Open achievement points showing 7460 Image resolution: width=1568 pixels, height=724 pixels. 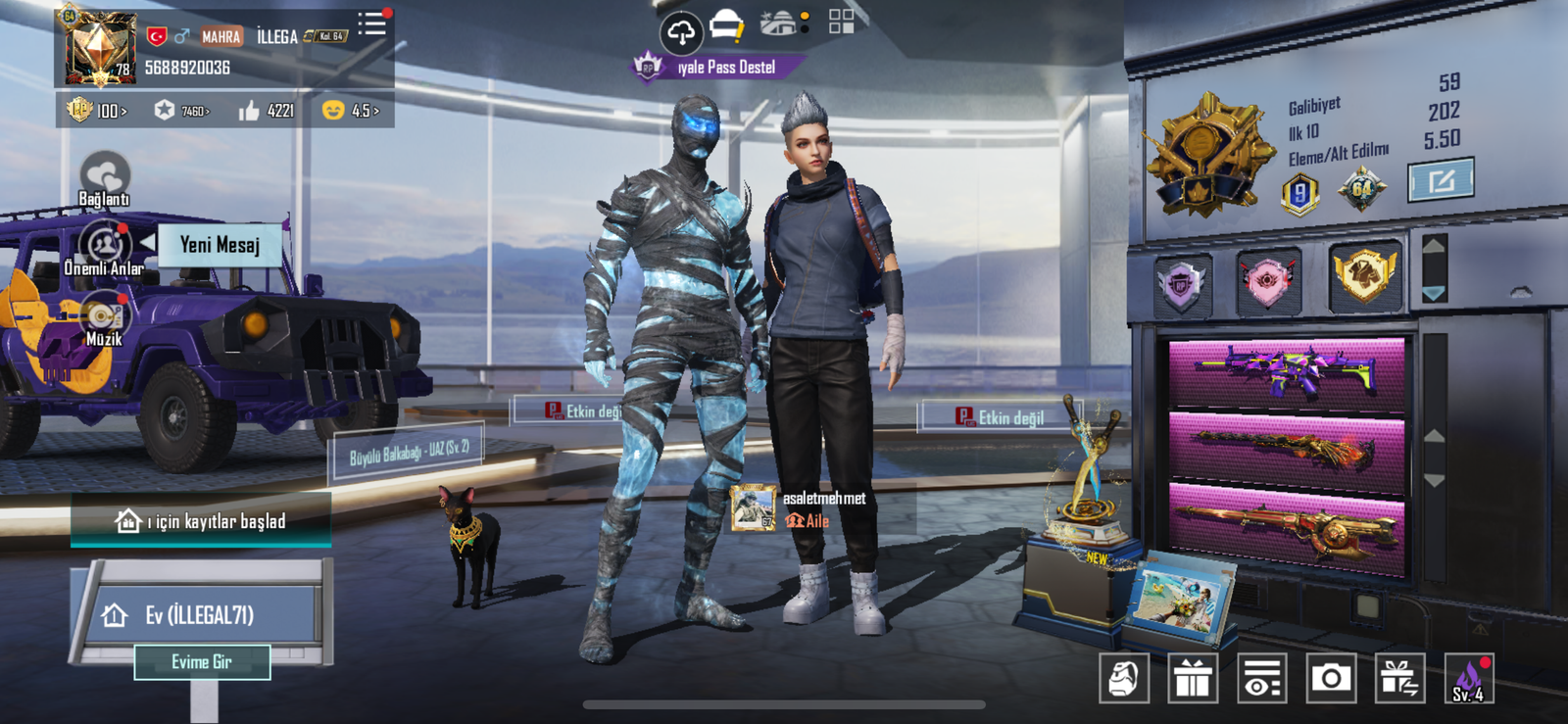tap(182, 111)
